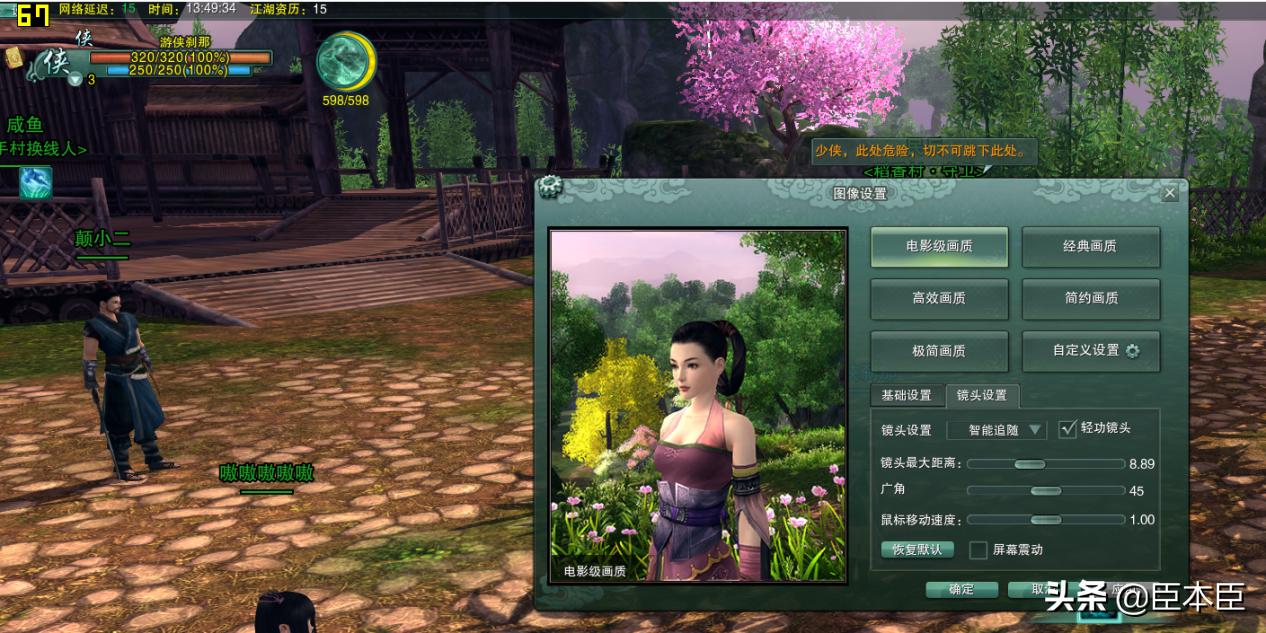
Task: Click the 恢复默认 reset button
Action: [917, 550]
